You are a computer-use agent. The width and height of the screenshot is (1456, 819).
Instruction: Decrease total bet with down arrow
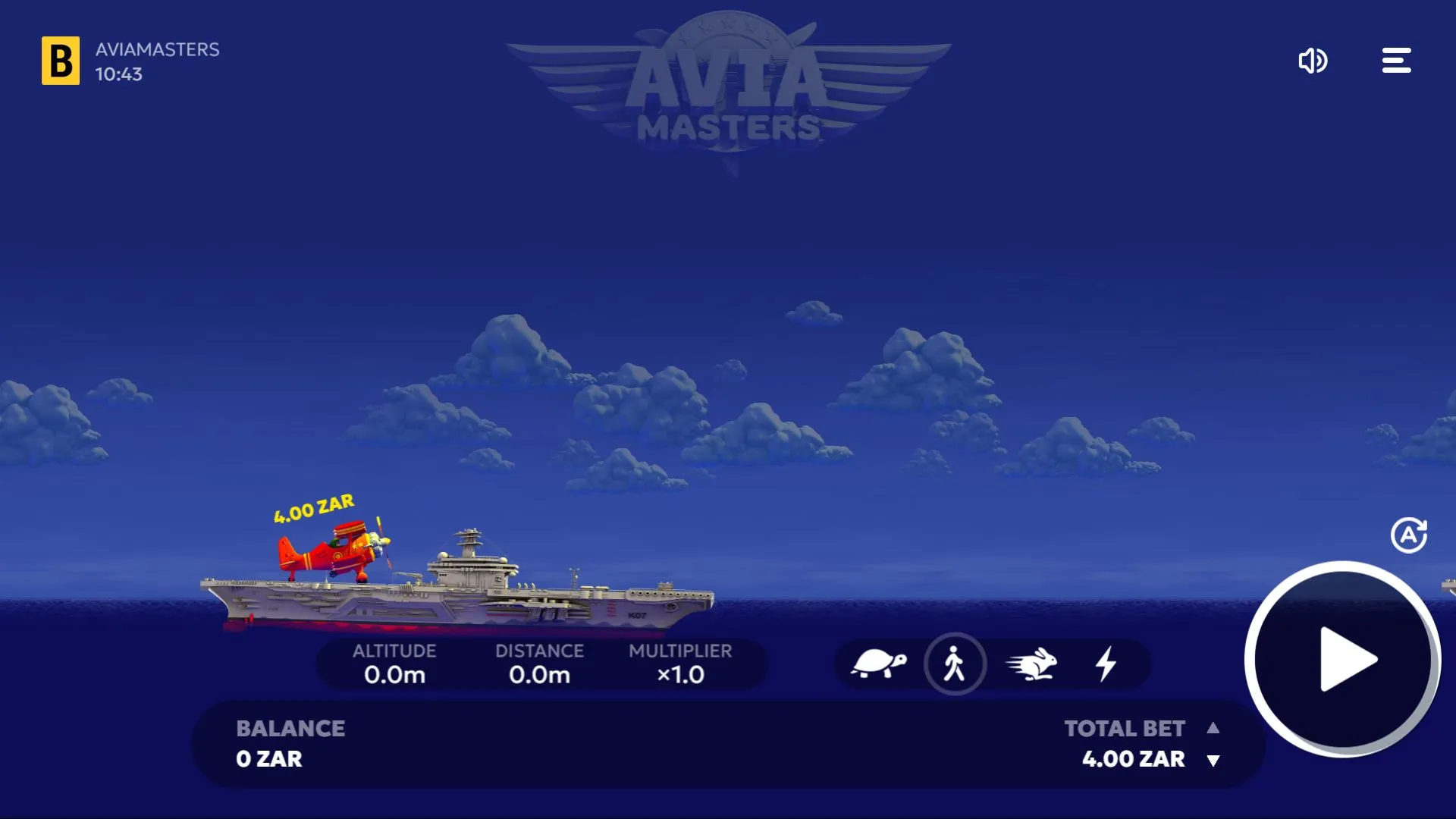(x=1213, y=761)
